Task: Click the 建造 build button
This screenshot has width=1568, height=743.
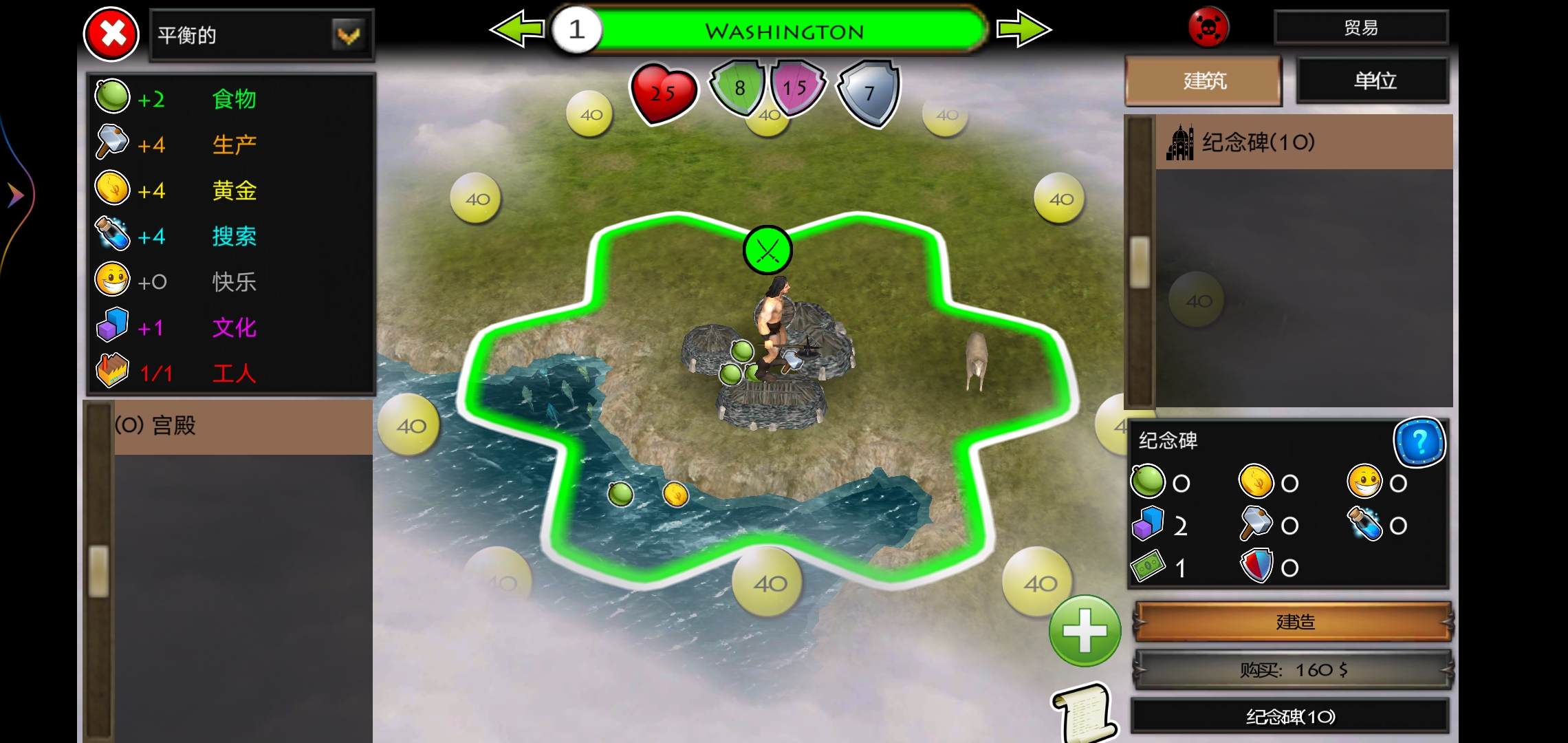Action: coord(1294,622)
